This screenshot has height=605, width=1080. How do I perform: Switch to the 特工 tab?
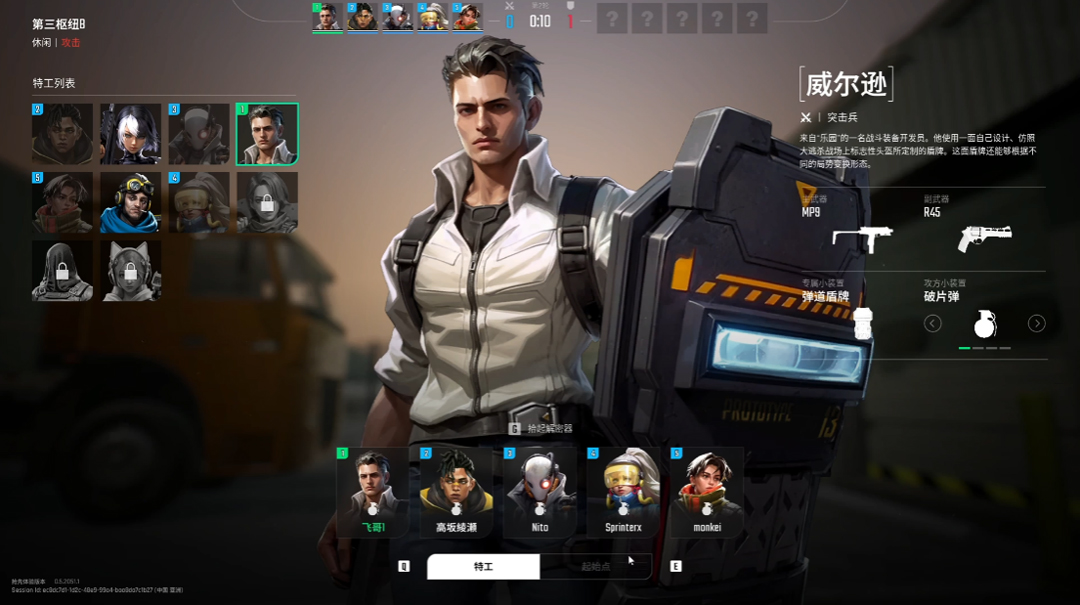coord(483,567)
